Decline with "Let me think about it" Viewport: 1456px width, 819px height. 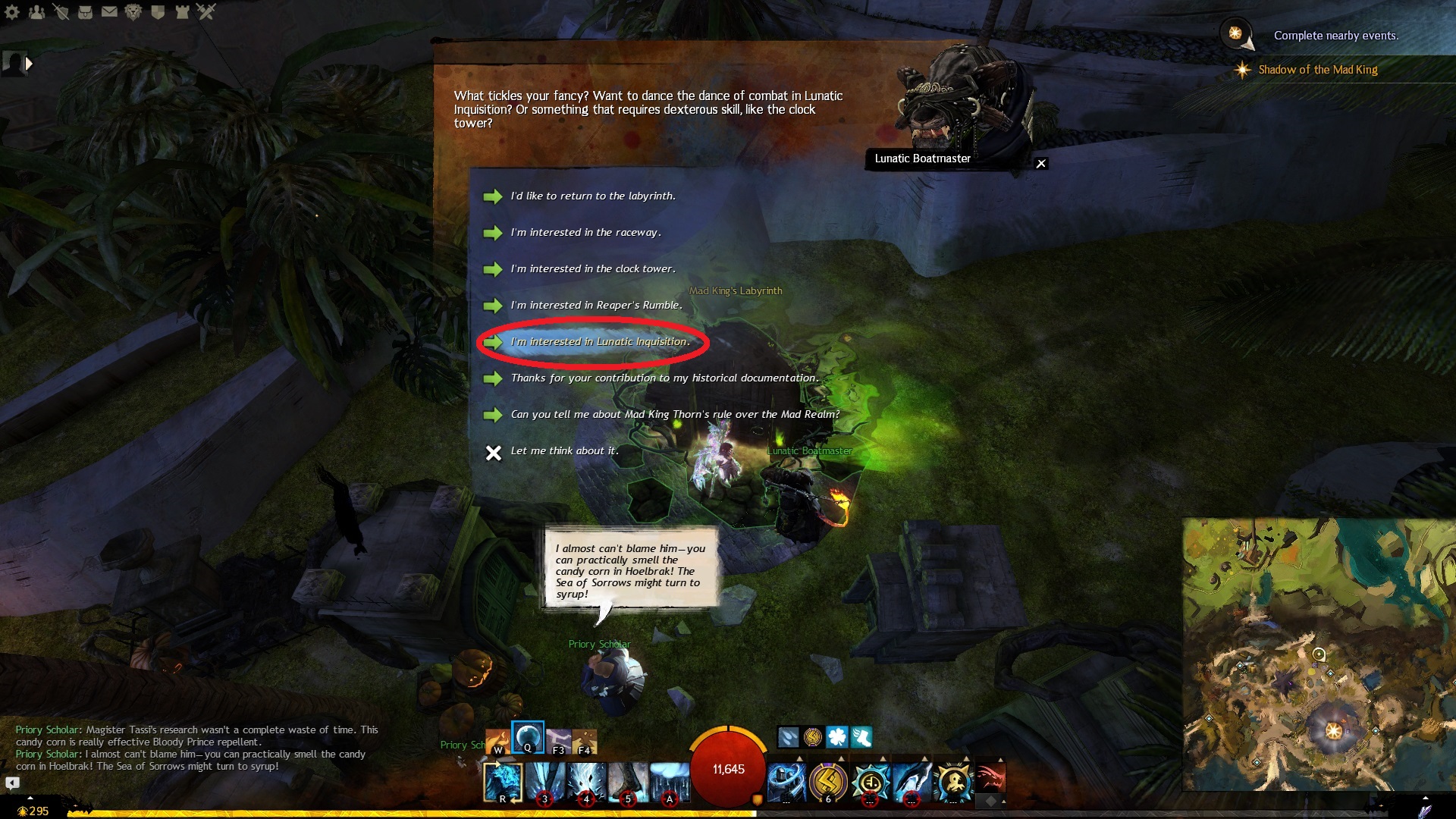point(564,451)
